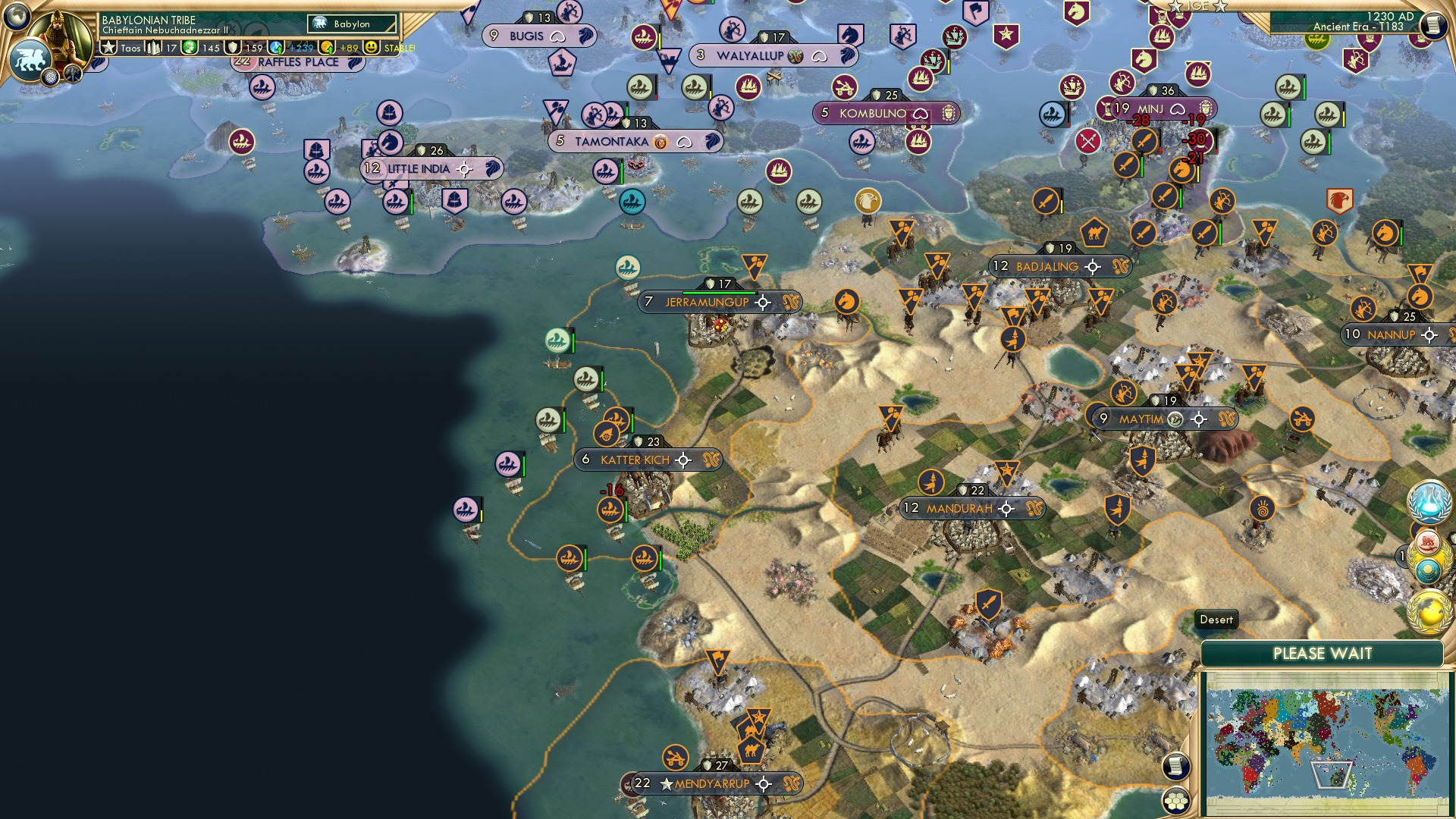Toggle the first IGE star at top
1456x819 pixels.
[x=1175, y=7]
